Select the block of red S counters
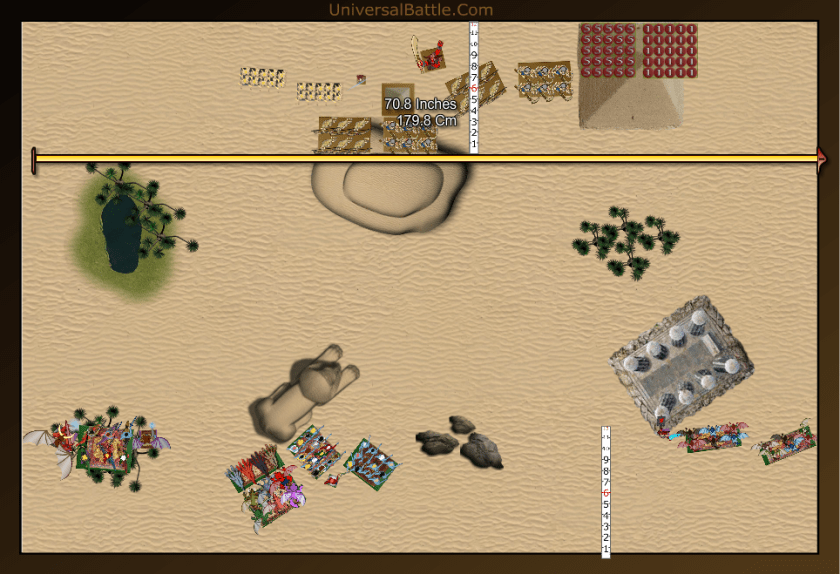The width and height of the screenshot is (840, 574). (x=607, y=50)
